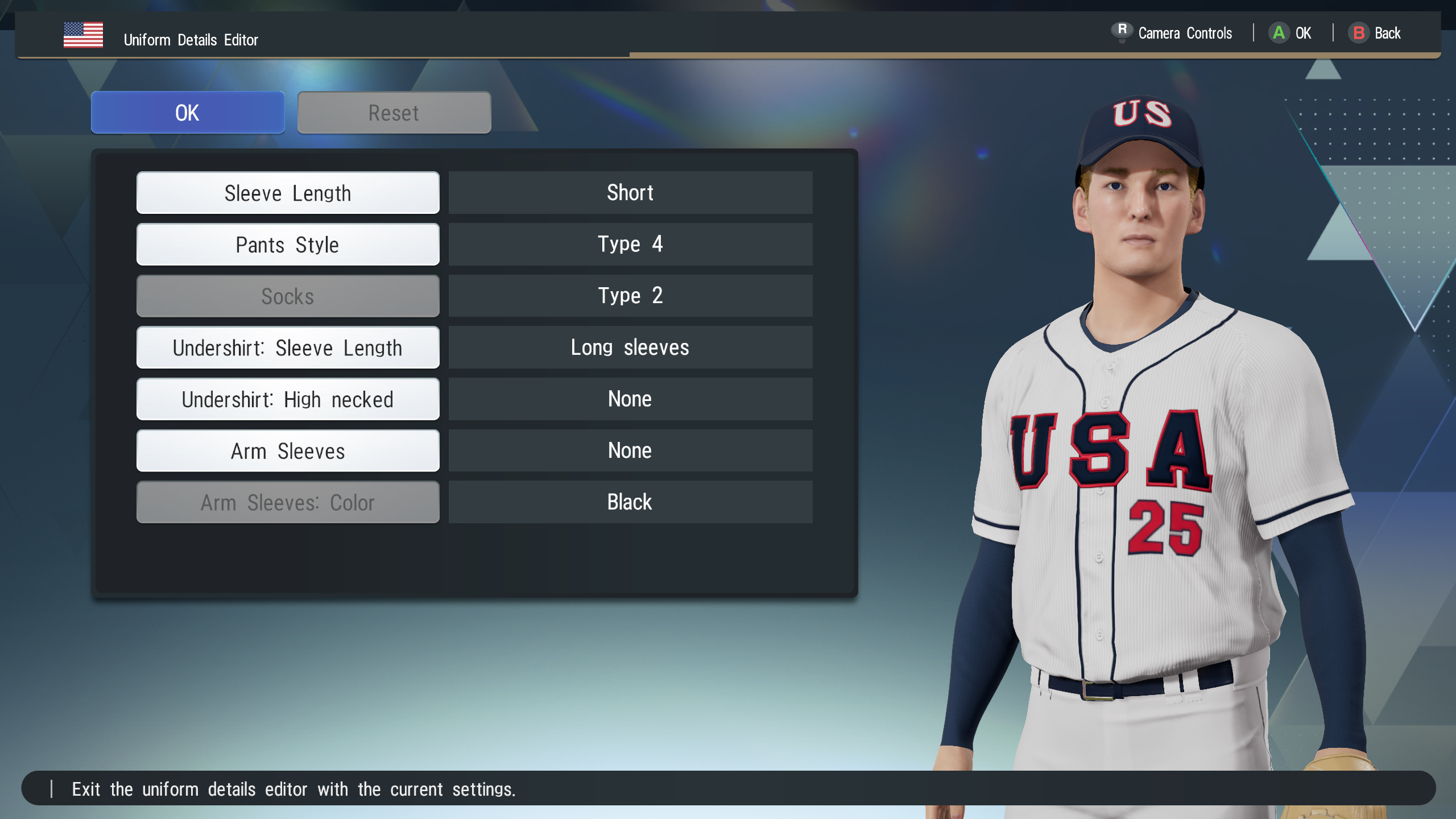Click the Reset button
Image resolution: width=1456 pixels, height=819 pixels.
(394, 113)
